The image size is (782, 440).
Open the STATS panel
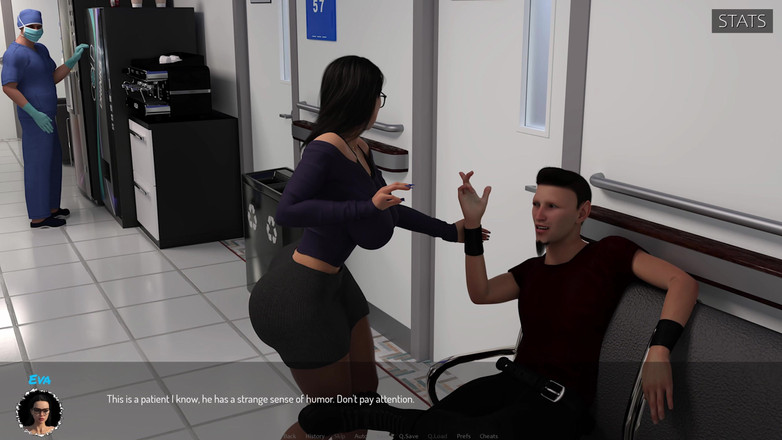pyautogui.click(x=743, y=21)
